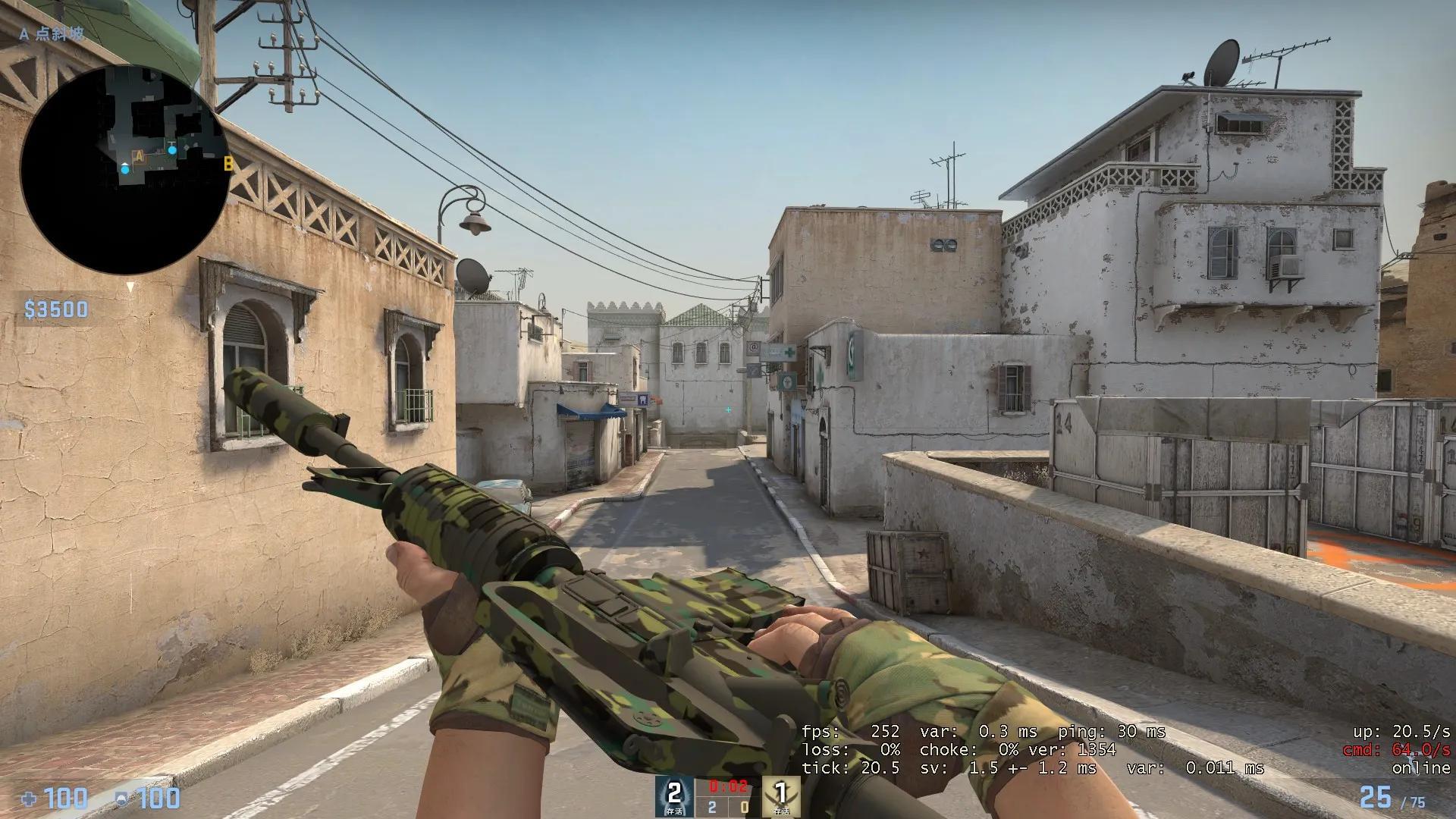The image size is (1456, 819).
Task: Click the round timer showing 0:02
Action: [x=727, y=786]
